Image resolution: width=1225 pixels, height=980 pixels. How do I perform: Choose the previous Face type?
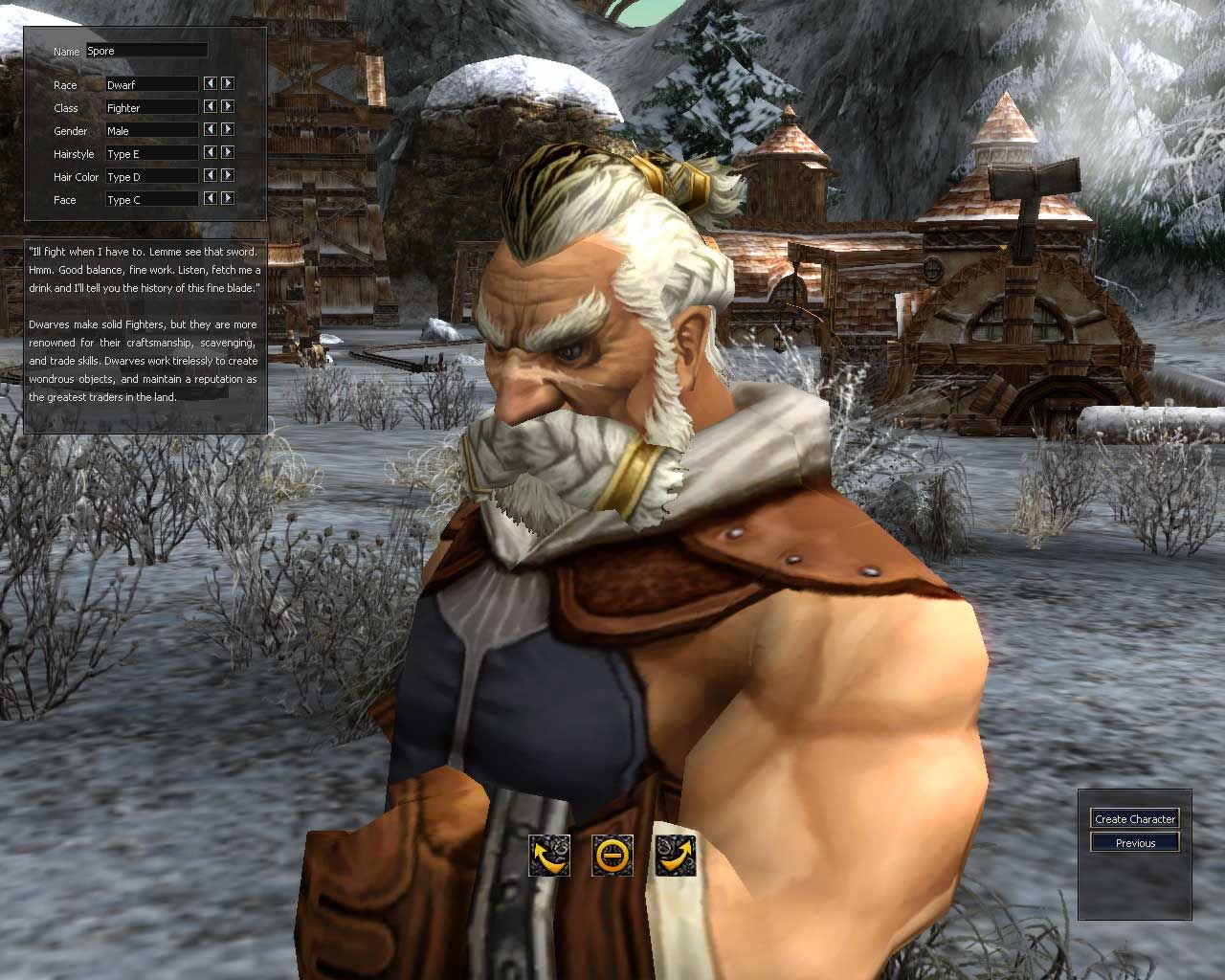tap(209, 198)
